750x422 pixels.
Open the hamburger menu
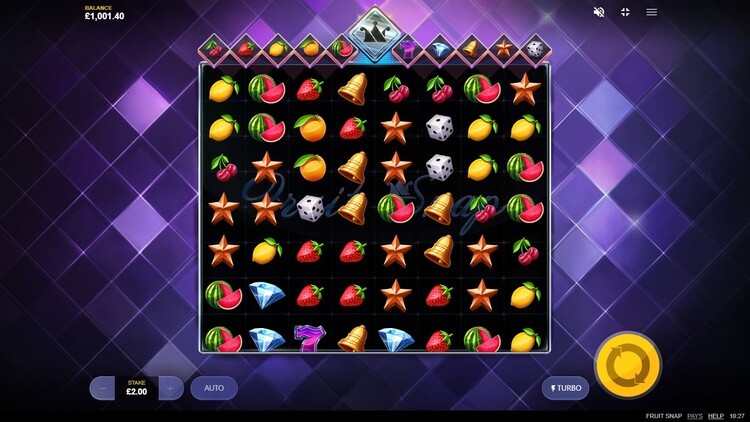(652, 12)
